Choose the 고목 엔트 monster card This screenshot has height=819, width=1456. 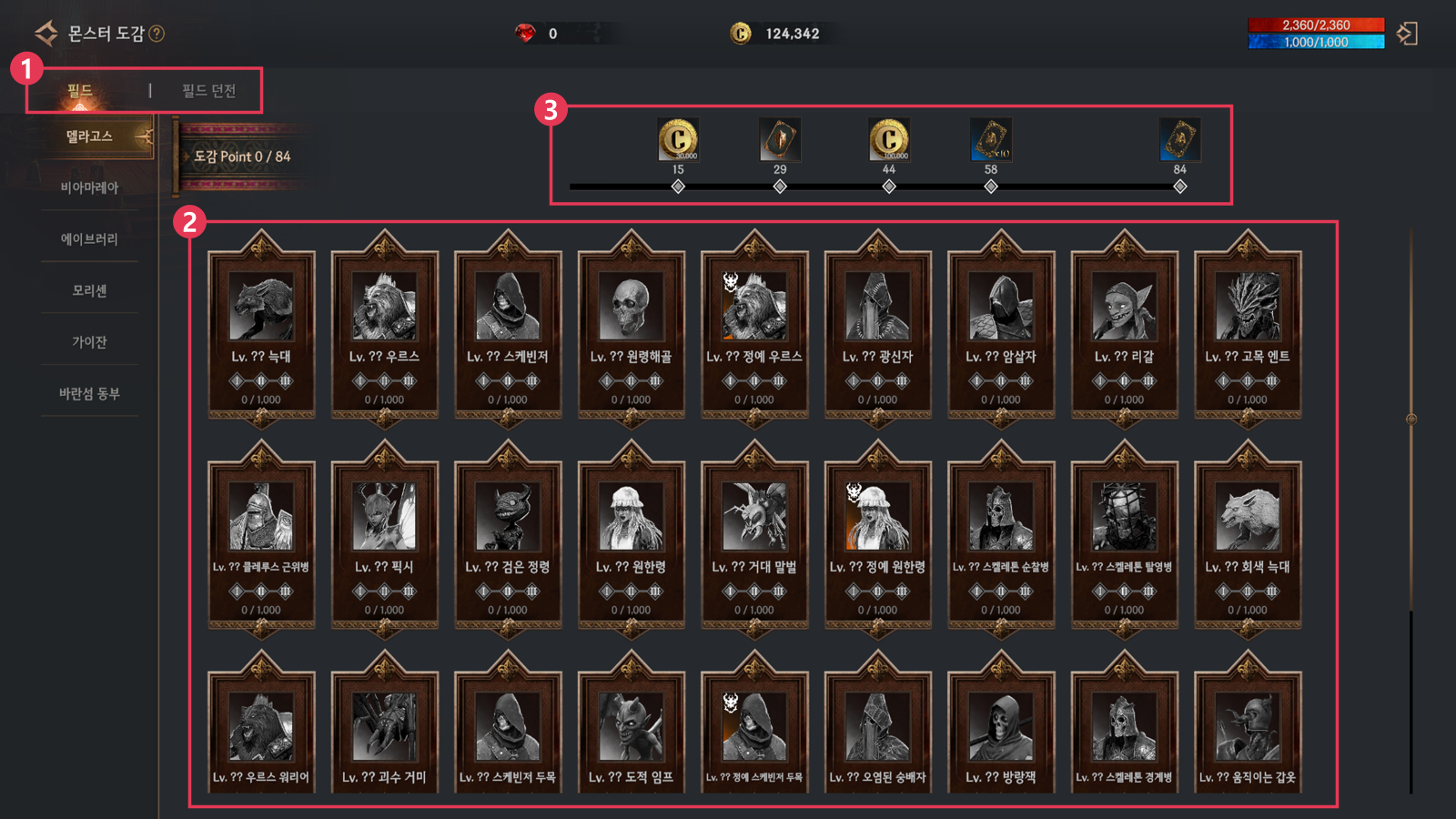[1247, 328]
